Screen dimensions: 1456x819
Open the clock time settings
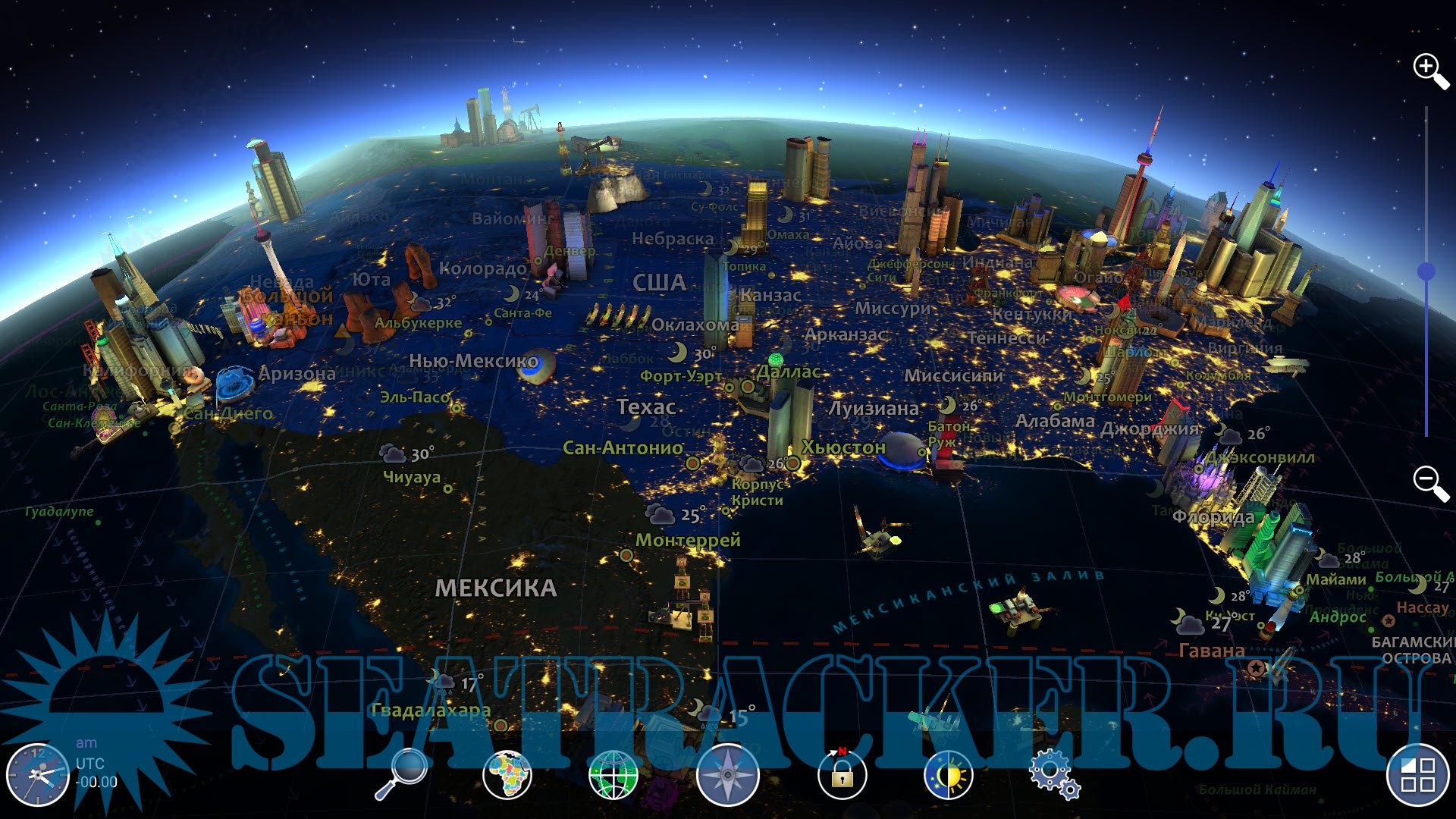tap(37, 775)
